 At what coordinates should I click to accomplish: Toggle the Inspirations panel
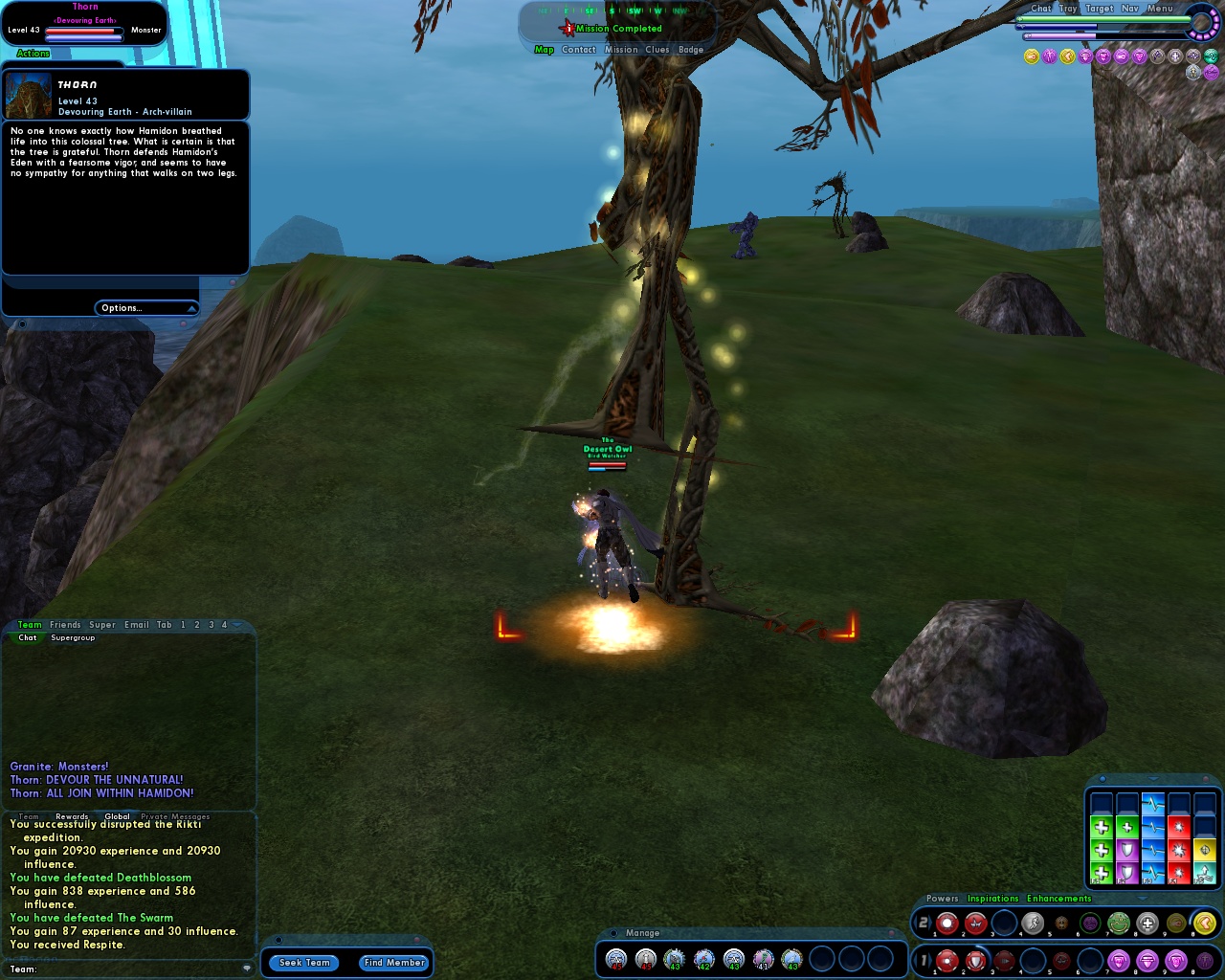pos(992,899)
